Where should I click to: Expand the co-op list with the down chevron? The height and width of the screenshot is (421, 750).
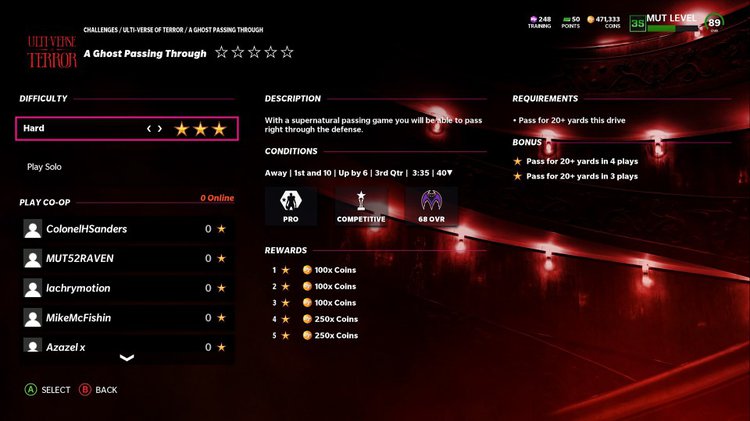pos(127,358)
